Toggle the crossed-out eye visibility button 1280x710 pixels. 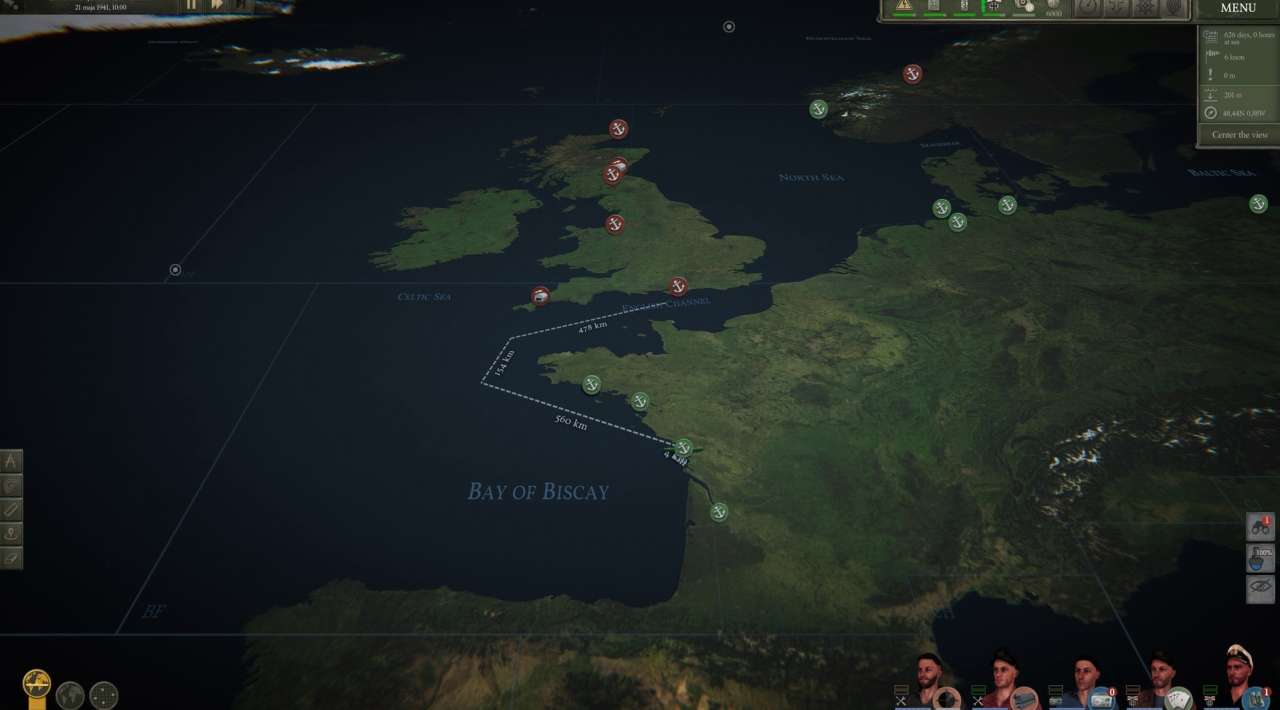pos(1260,588)
